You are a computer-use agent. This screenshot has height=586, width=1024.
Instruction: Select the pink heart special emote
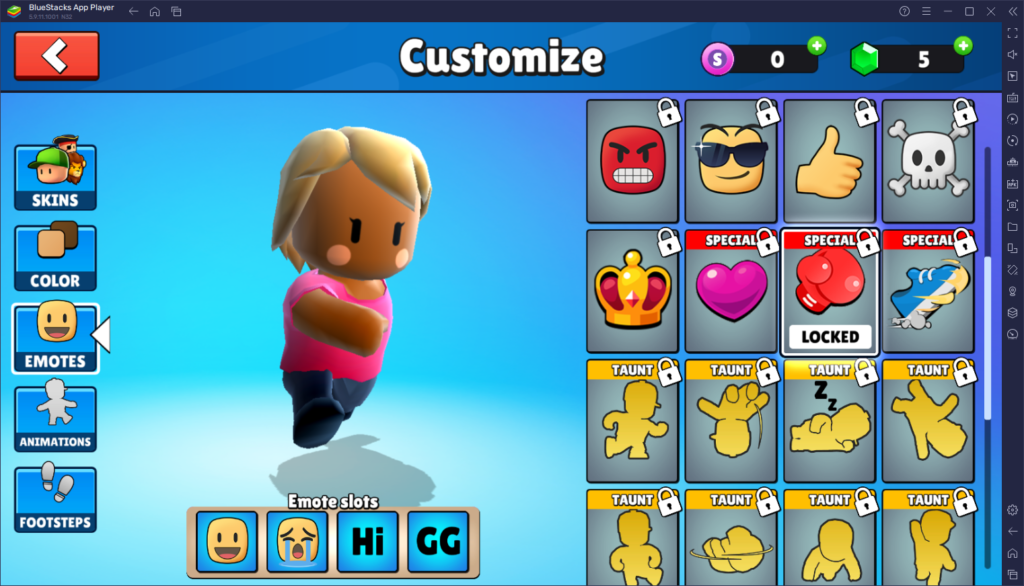point(730,292)
